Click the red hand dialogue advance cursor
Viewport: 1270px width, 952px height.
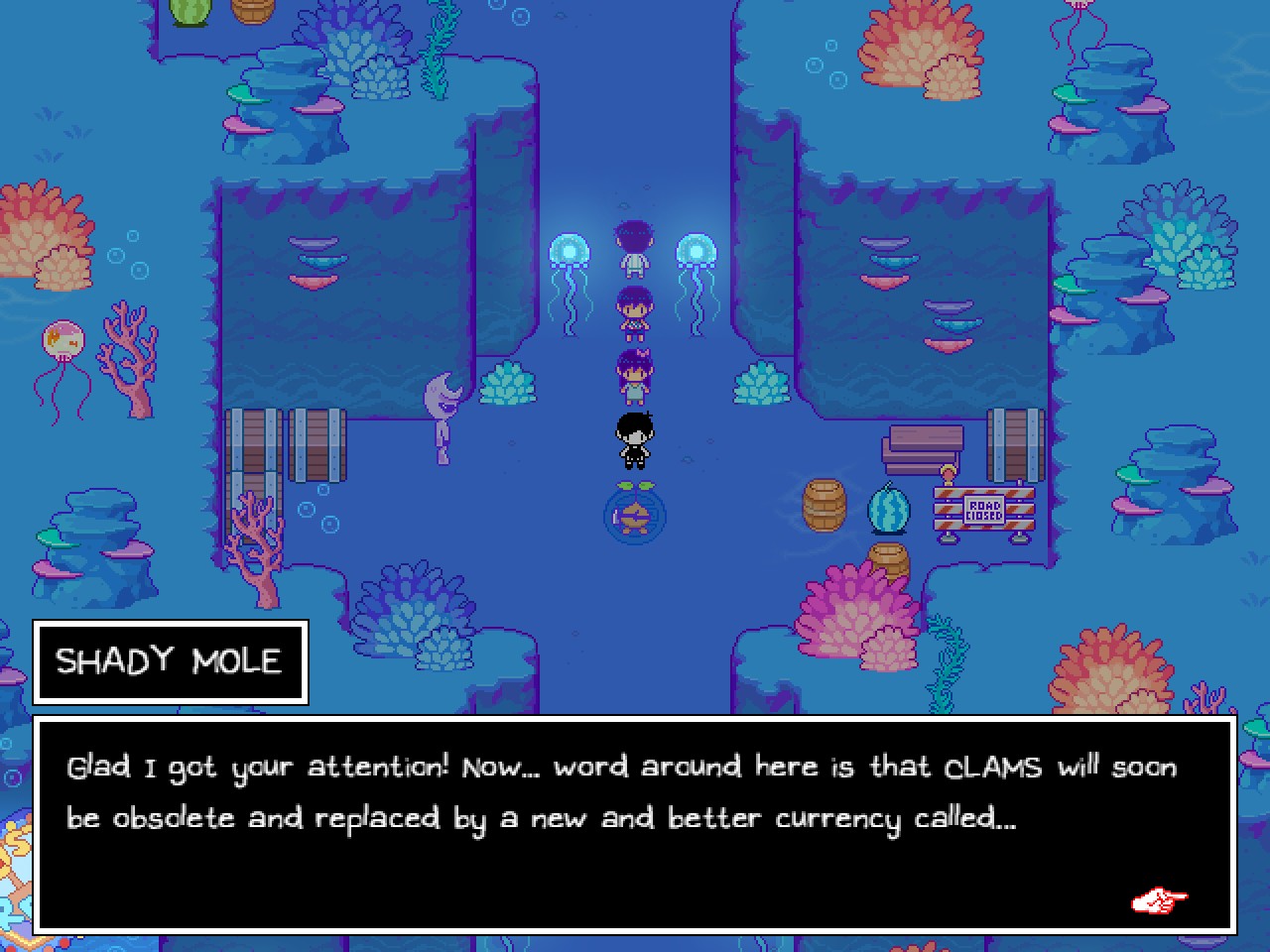(x=1157, y=900)
